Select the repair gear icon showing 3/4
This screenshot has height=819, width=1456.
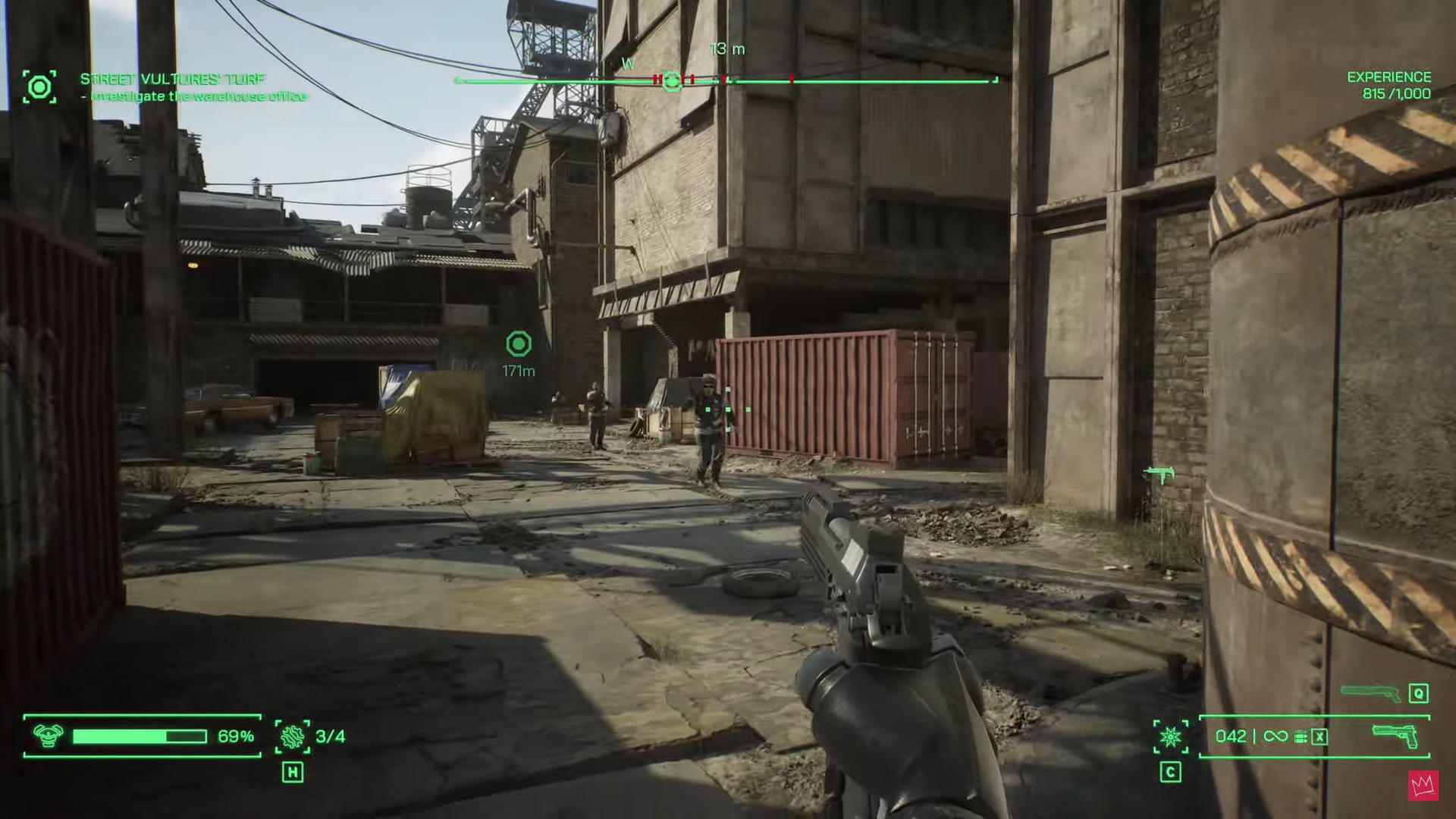(x=292, y=735)
